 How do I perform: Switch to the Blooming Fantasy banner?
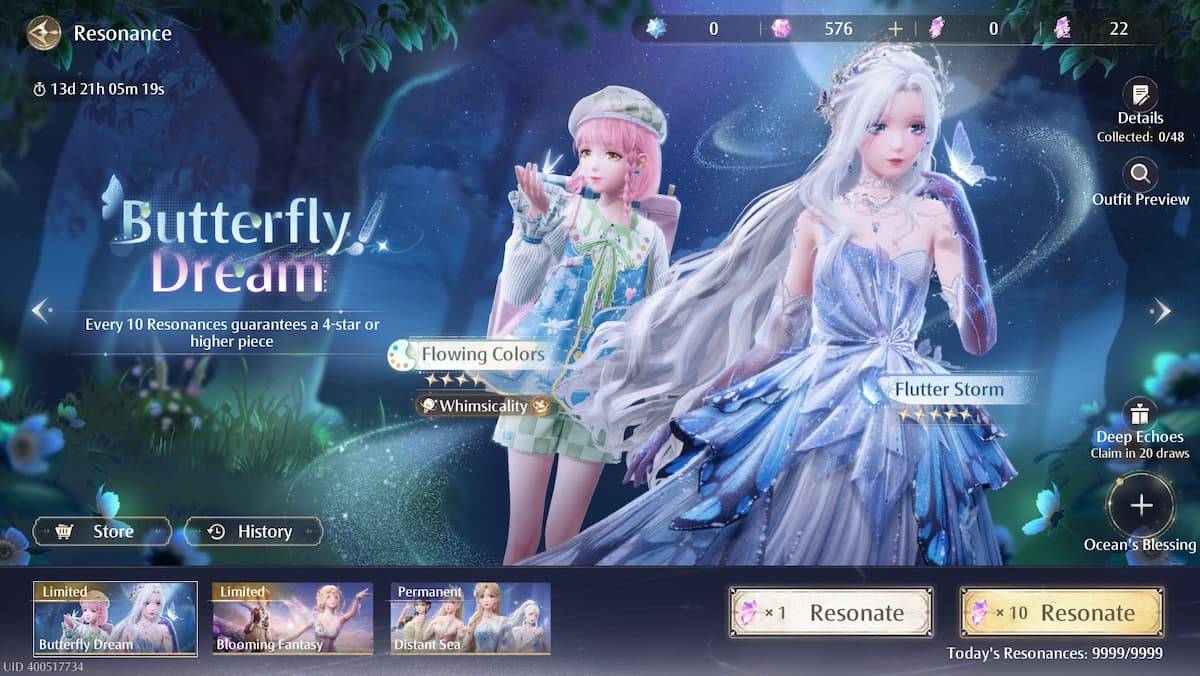292,619
